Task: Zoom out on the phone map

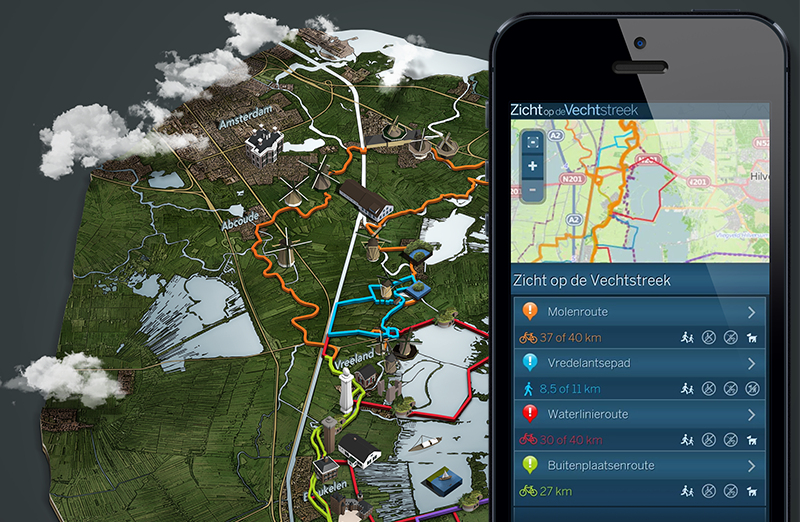Action: (532, 189)
